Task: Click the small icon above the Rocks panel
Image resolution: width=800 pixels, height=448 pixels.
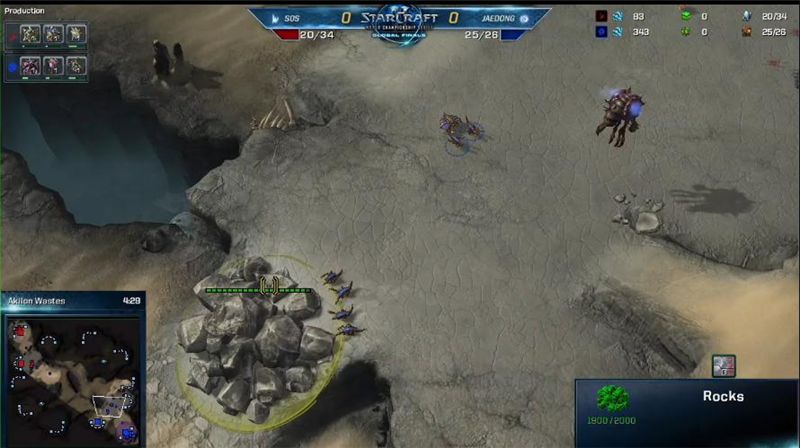Action: (722, 366)
